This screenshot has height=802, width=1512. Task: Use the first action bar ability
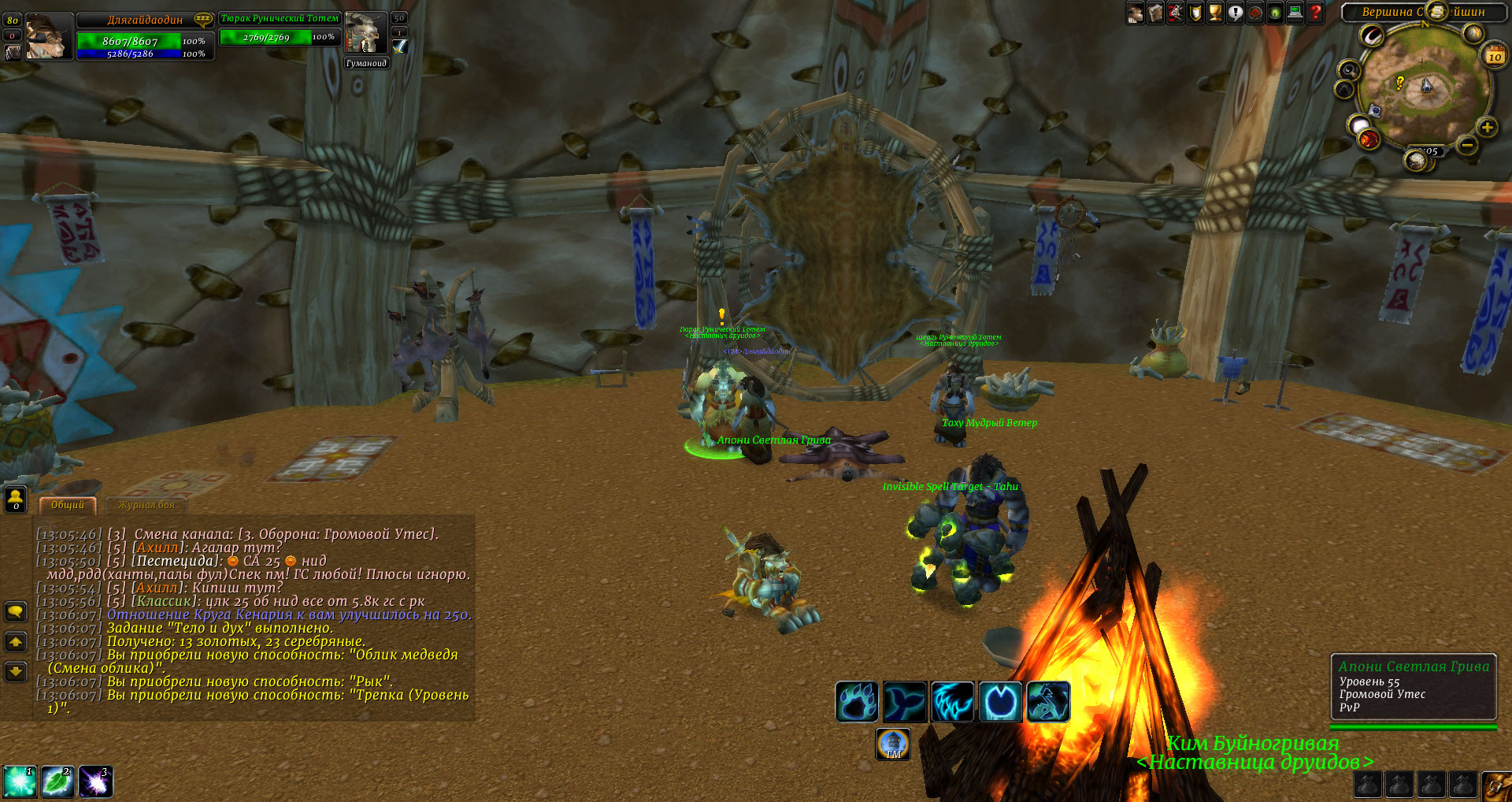tap(19, 782)
